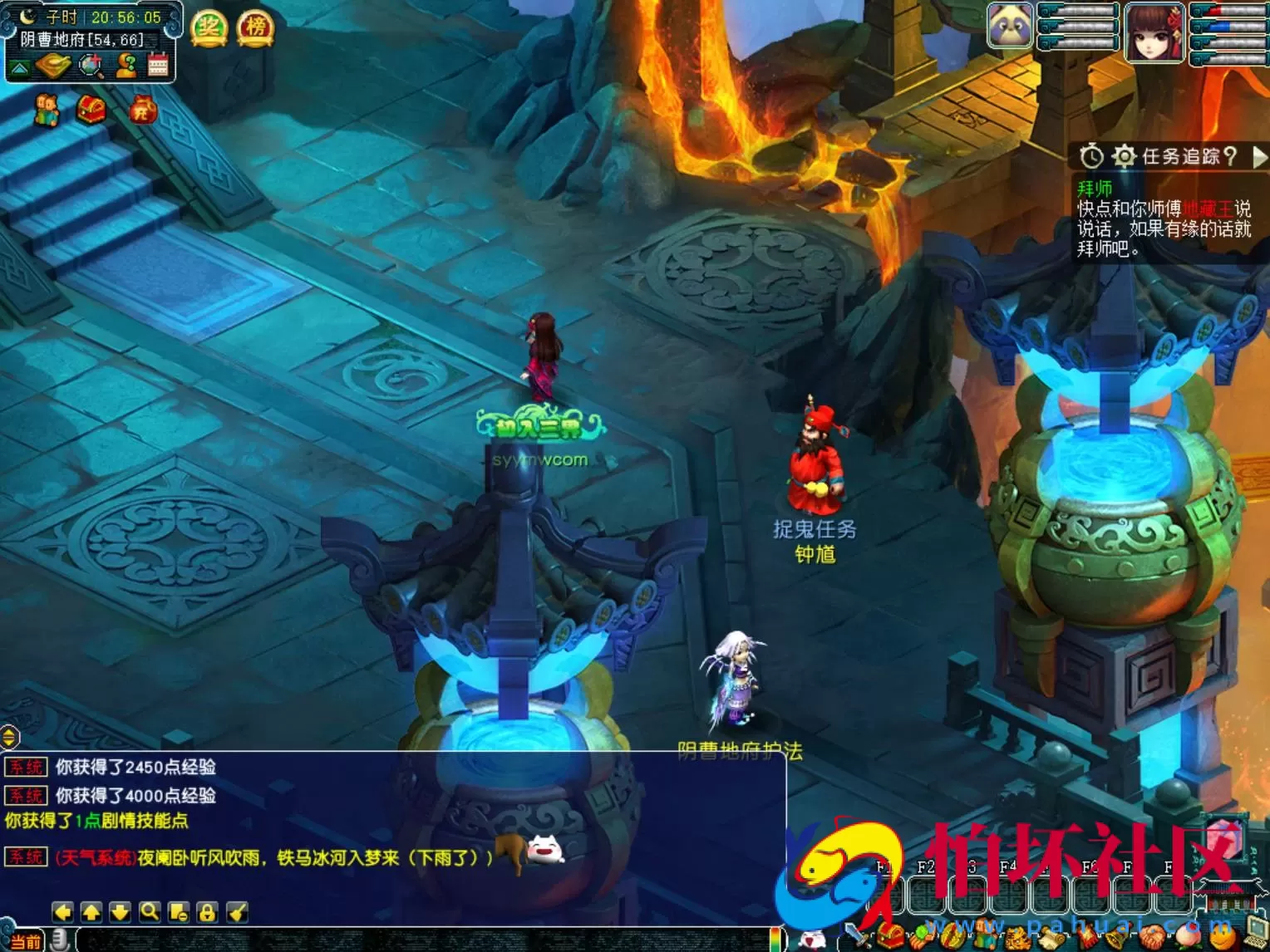Screen dimensions: 1270x952
Task: Collapse quest tracker with the arrow
Action: pos(1259,156)
